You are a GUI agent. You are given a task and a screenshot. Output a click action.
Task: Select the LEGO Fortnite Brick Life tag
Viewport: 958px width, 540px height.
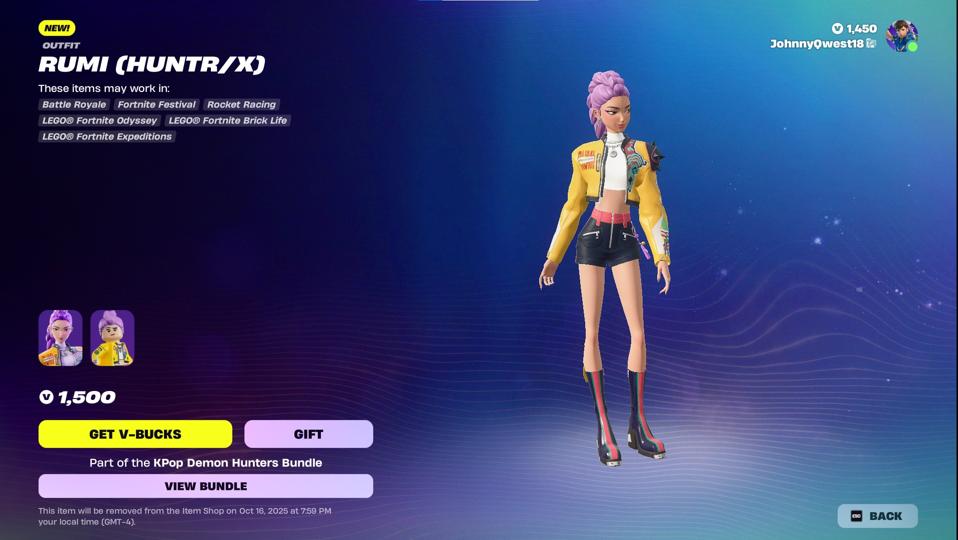point(228,120)
